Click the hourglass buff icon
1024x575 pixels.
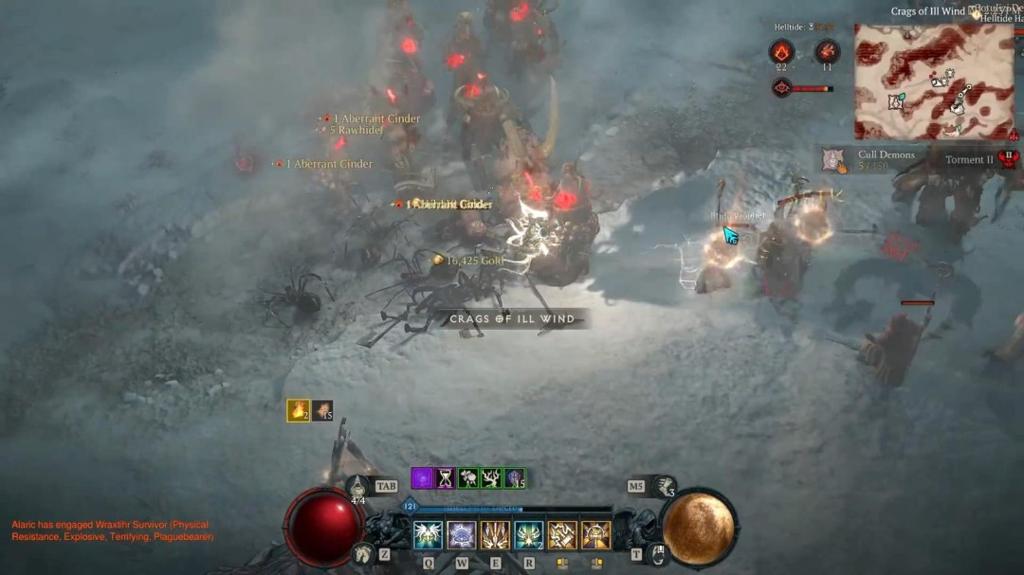pyautogui.click(x=445, y=478)
